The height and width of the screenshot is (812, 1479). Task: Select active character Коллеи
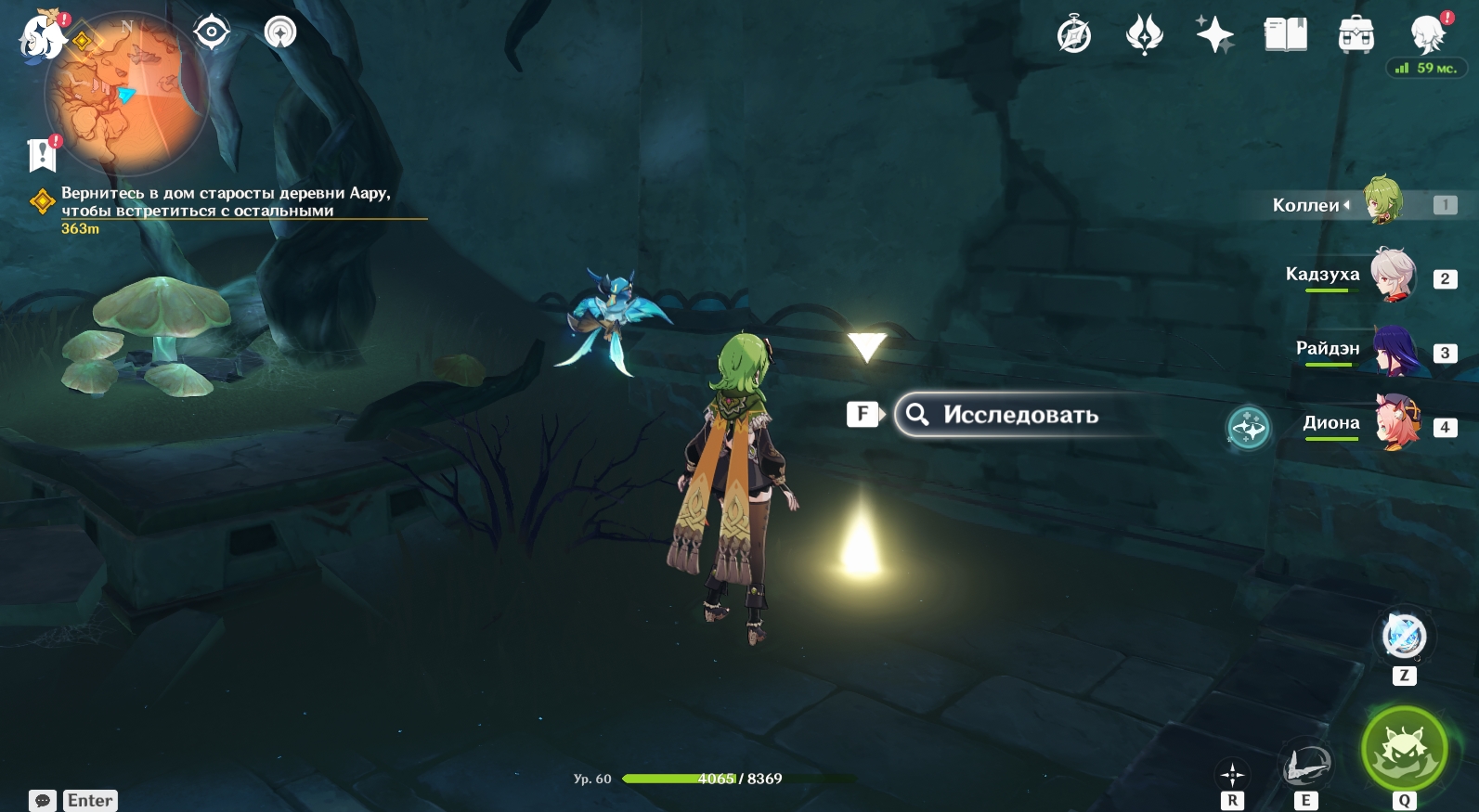click(x=1382, y=201)
